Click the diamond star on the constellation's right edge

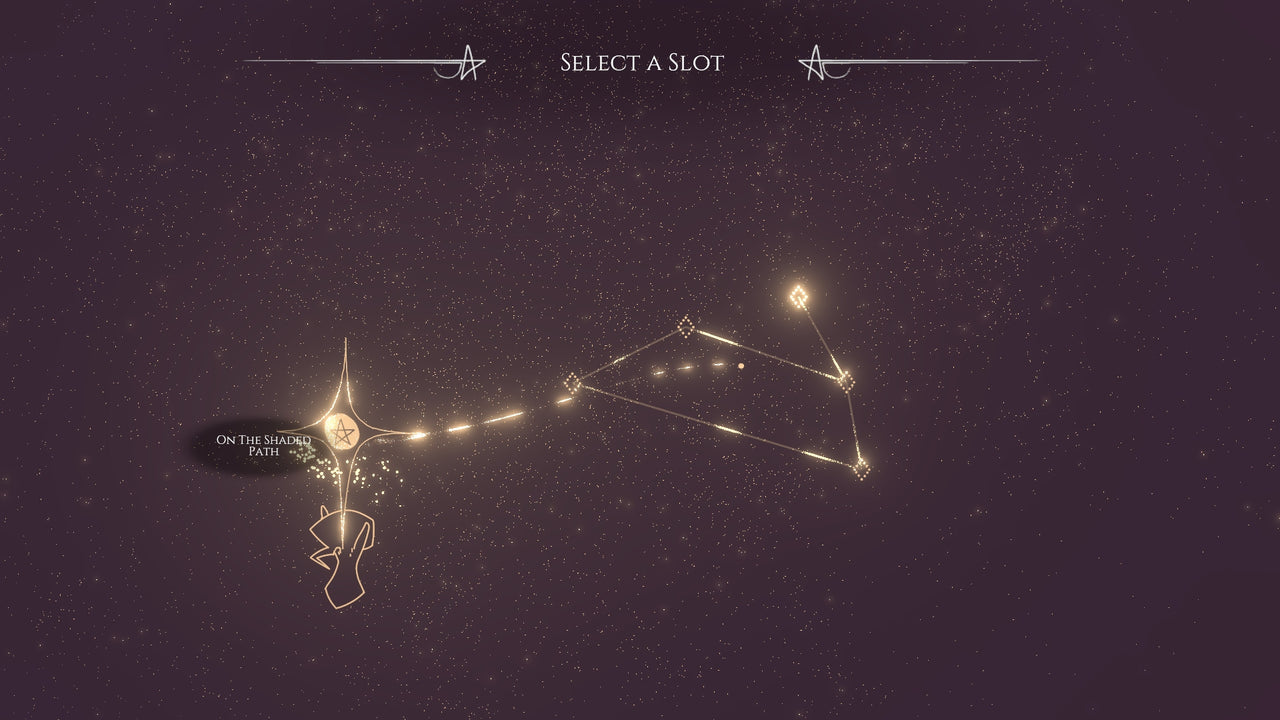click(x=845, y=380)
